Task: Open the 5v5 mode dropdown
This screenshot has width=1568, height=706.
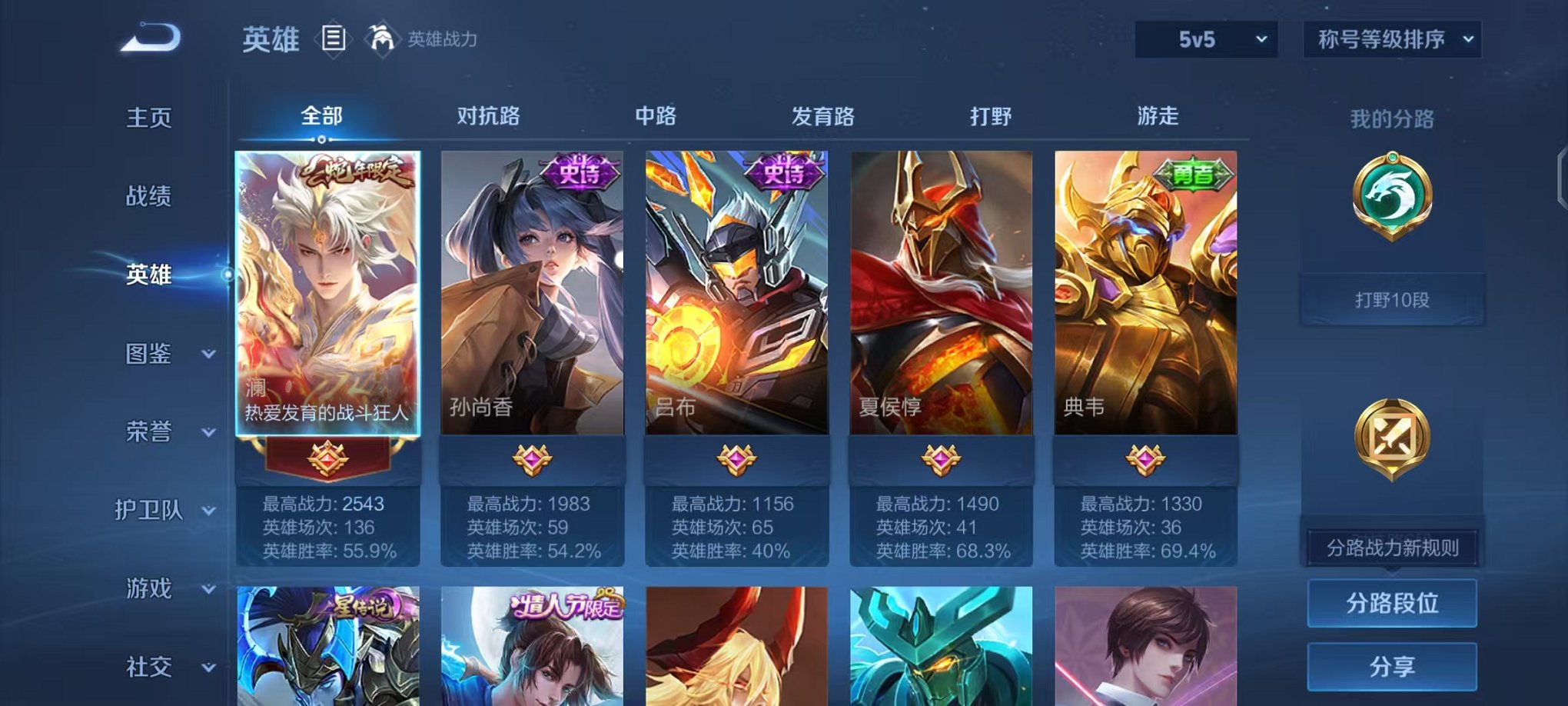Action: [1204, 37]
